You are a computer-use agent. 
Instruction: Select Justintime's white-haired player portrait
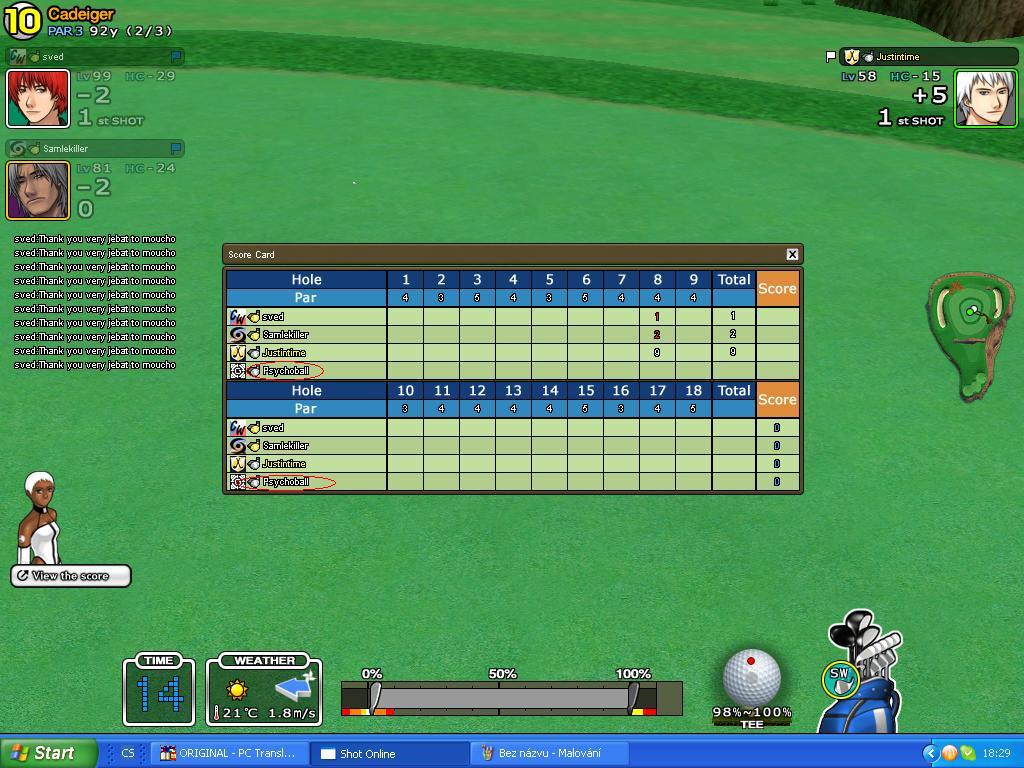point(985,99)
